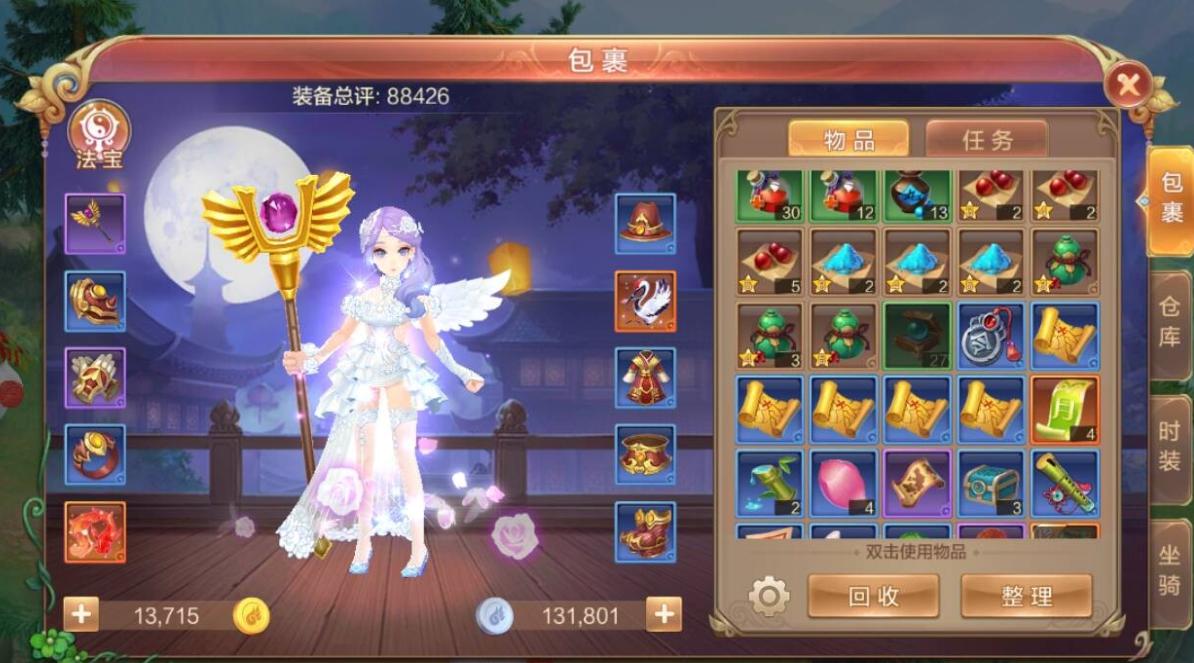1194x663 pixels.
Task: Select the red potion stack of 30
Action: point(770,195)
